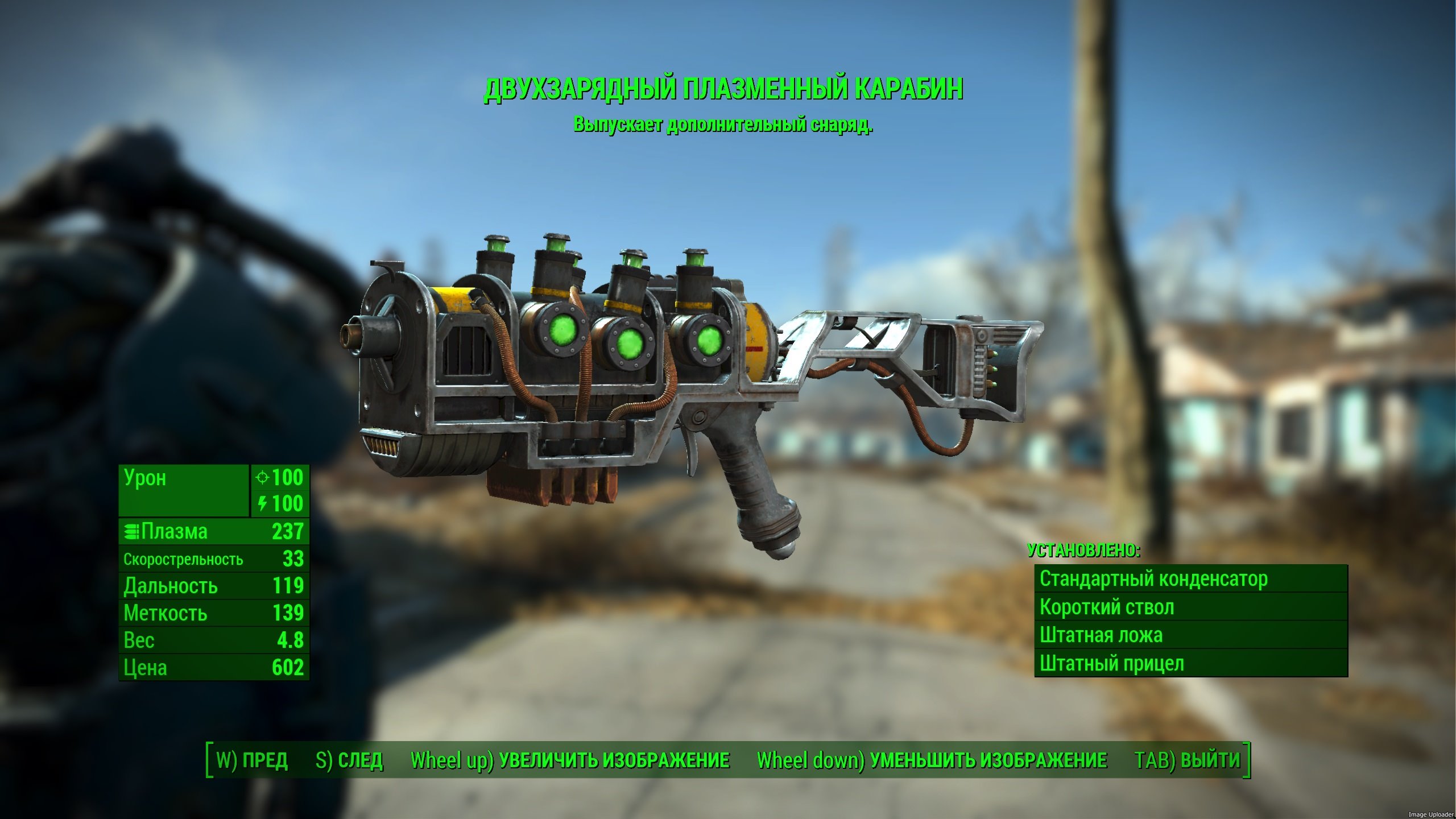
Task: Go to previous item with ПРЕД button
Action: [252, 760]
